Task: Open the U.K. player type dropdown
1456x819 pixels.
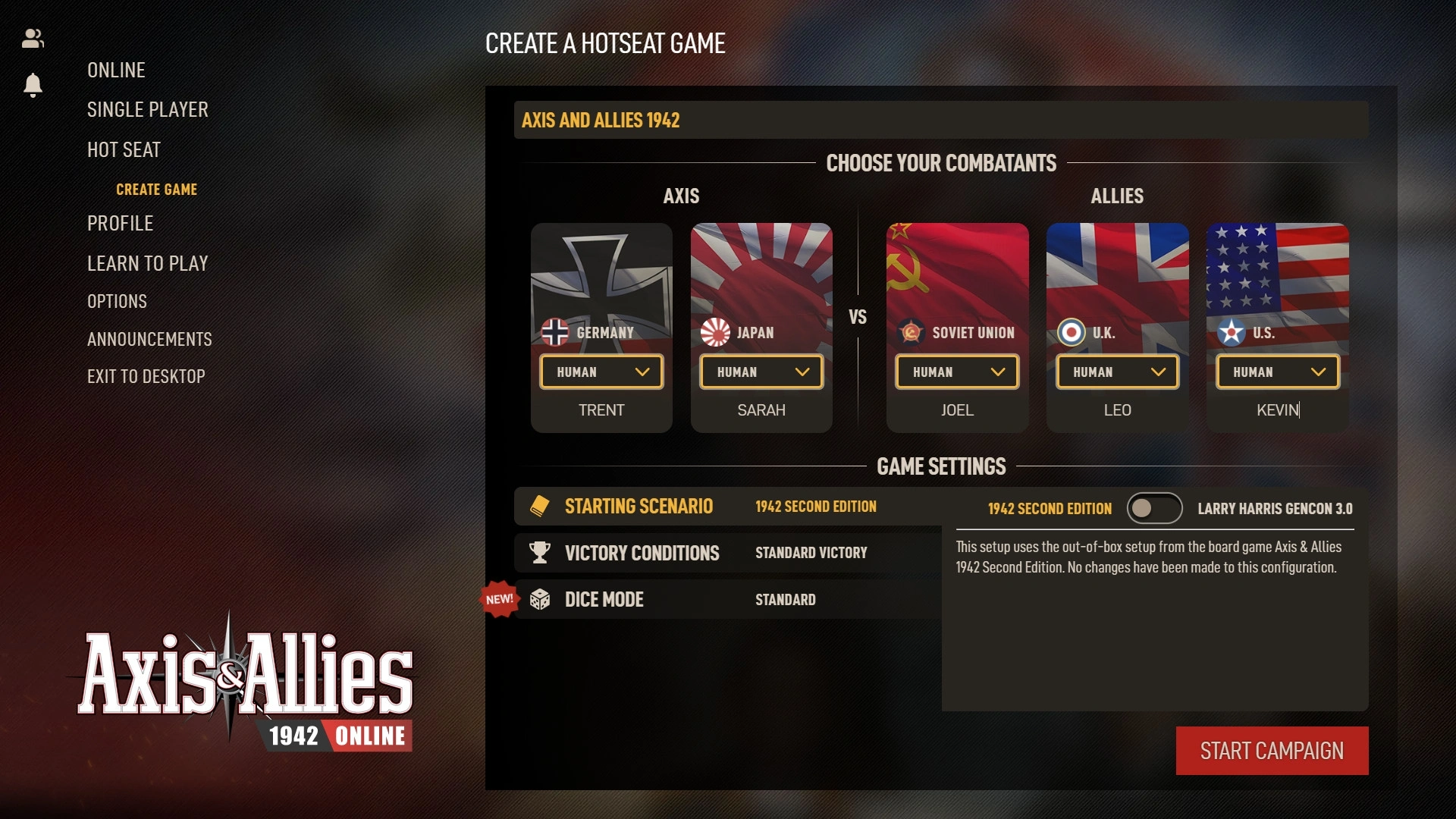Action: pos(1117,372)
